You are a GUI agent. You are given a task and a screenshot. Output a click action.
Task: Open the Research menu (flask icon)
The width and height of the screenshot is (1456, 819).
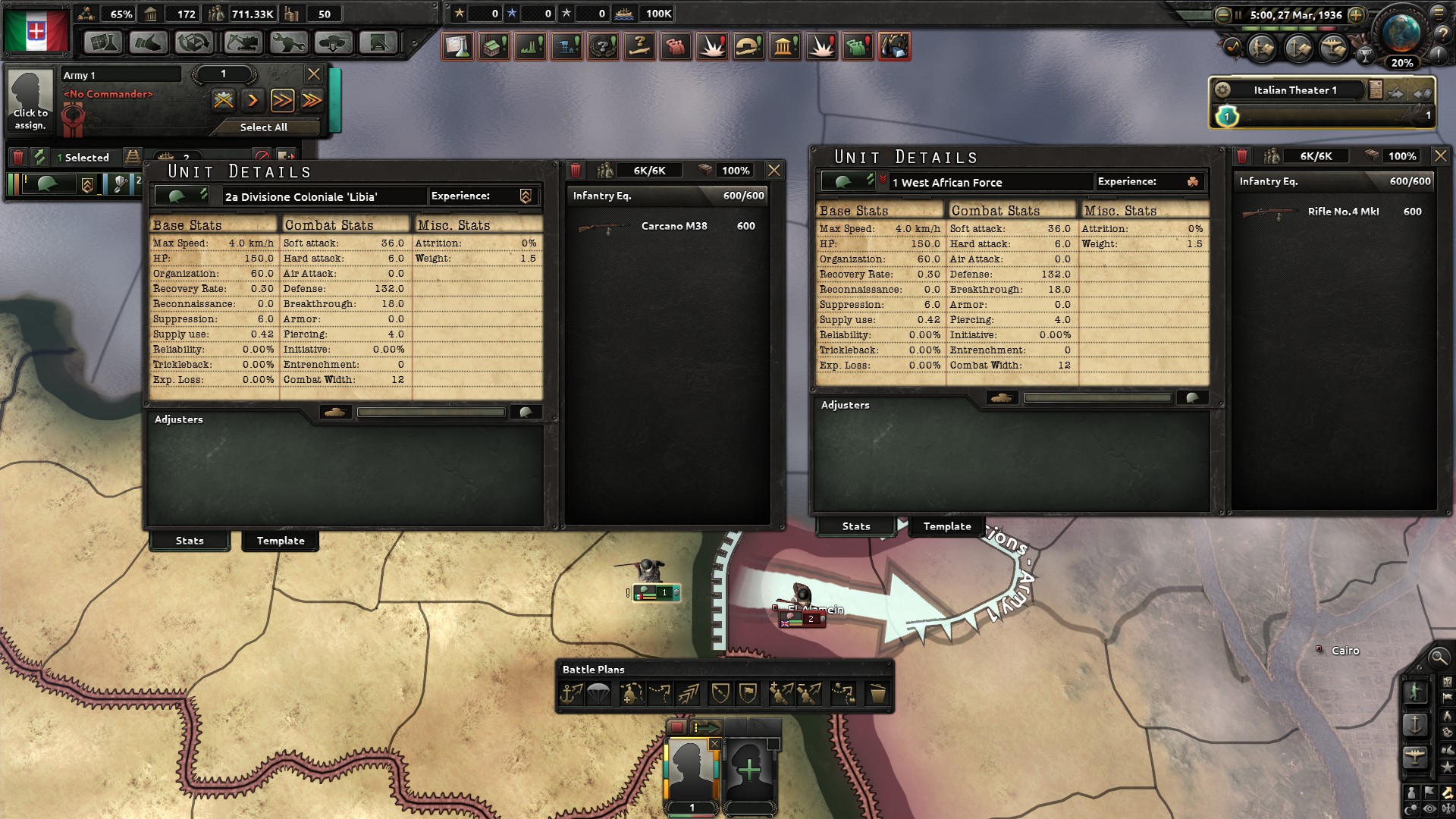(x=102, y=43)
